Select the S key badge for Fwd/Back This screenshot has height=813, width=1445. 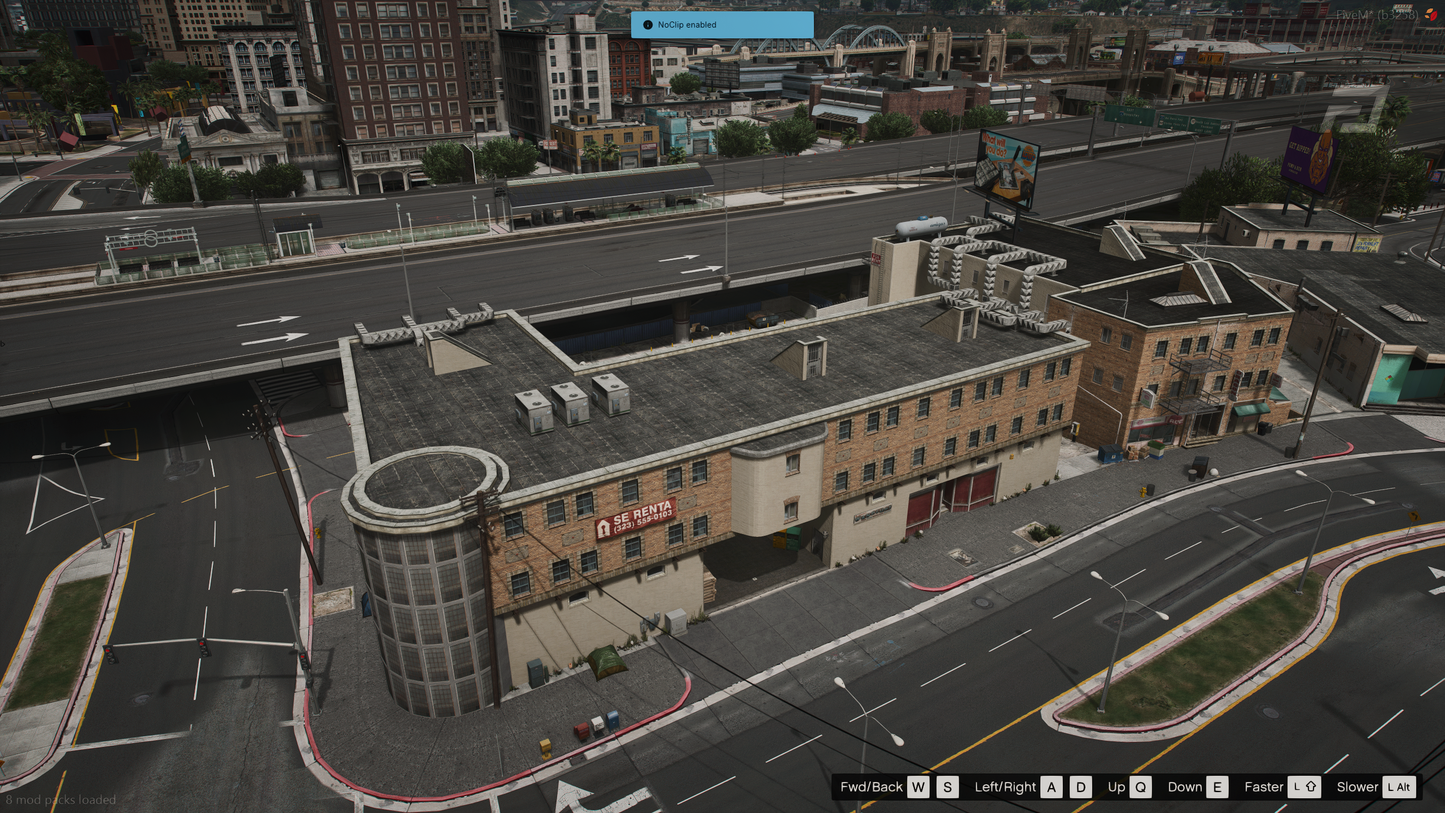click(948, 787)
